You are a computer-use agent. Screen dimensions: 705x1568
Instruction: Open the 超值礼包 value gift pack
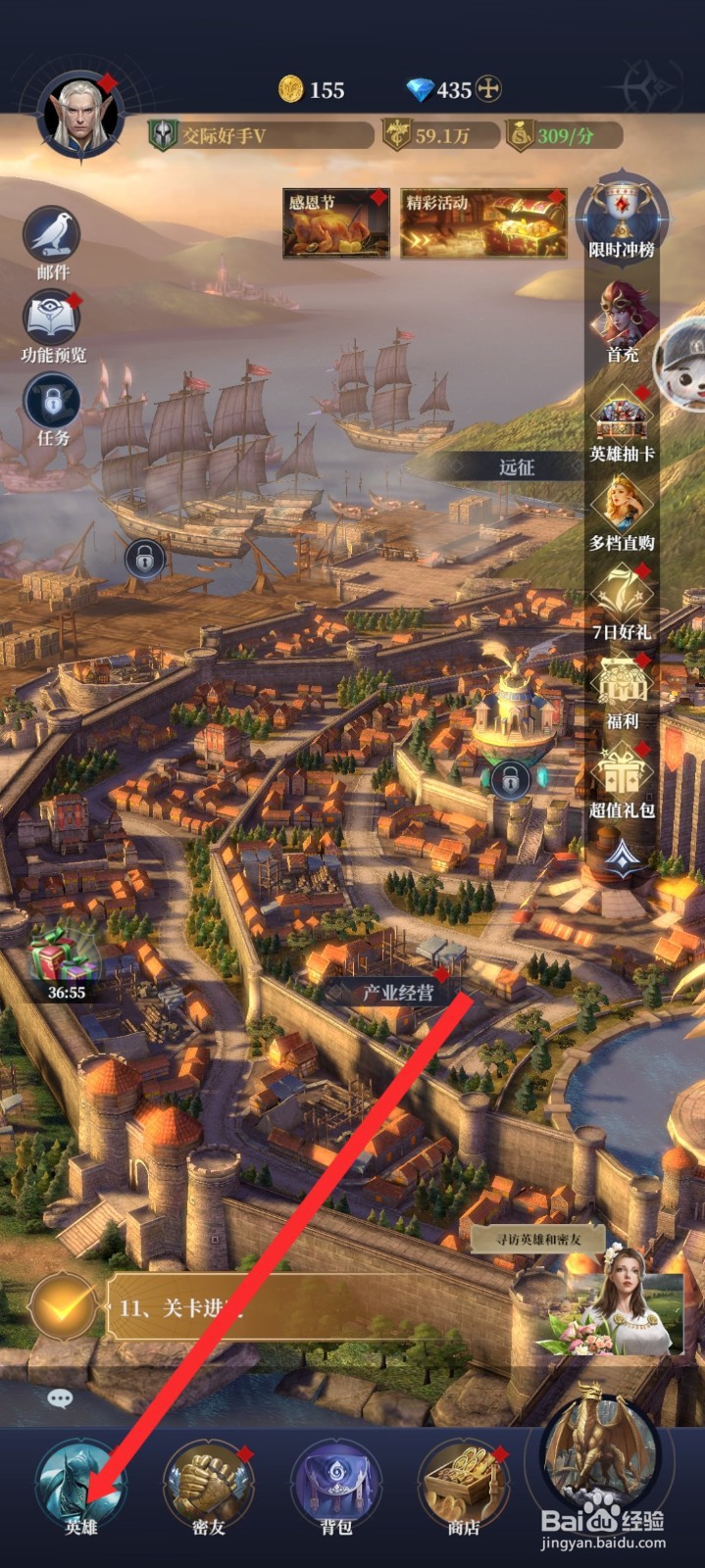coord(622,777)
